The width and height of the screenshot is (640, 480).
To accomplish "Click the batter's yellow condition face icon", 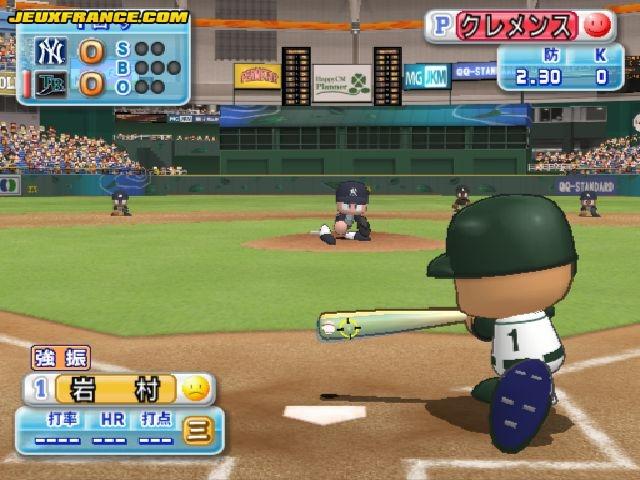I will [196, 388].
